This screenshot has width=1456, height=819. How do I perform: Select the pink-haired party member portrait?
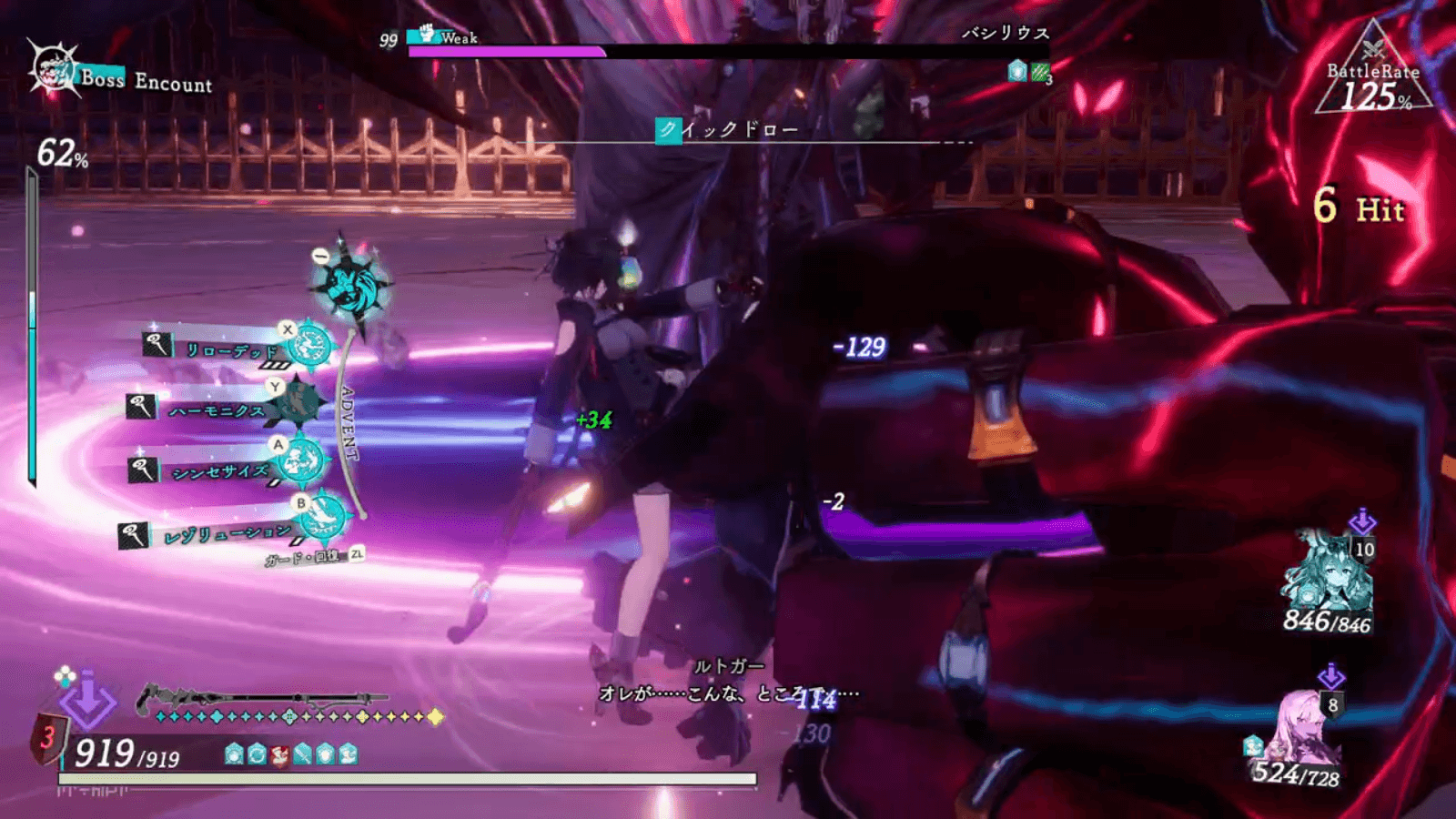1303,728
